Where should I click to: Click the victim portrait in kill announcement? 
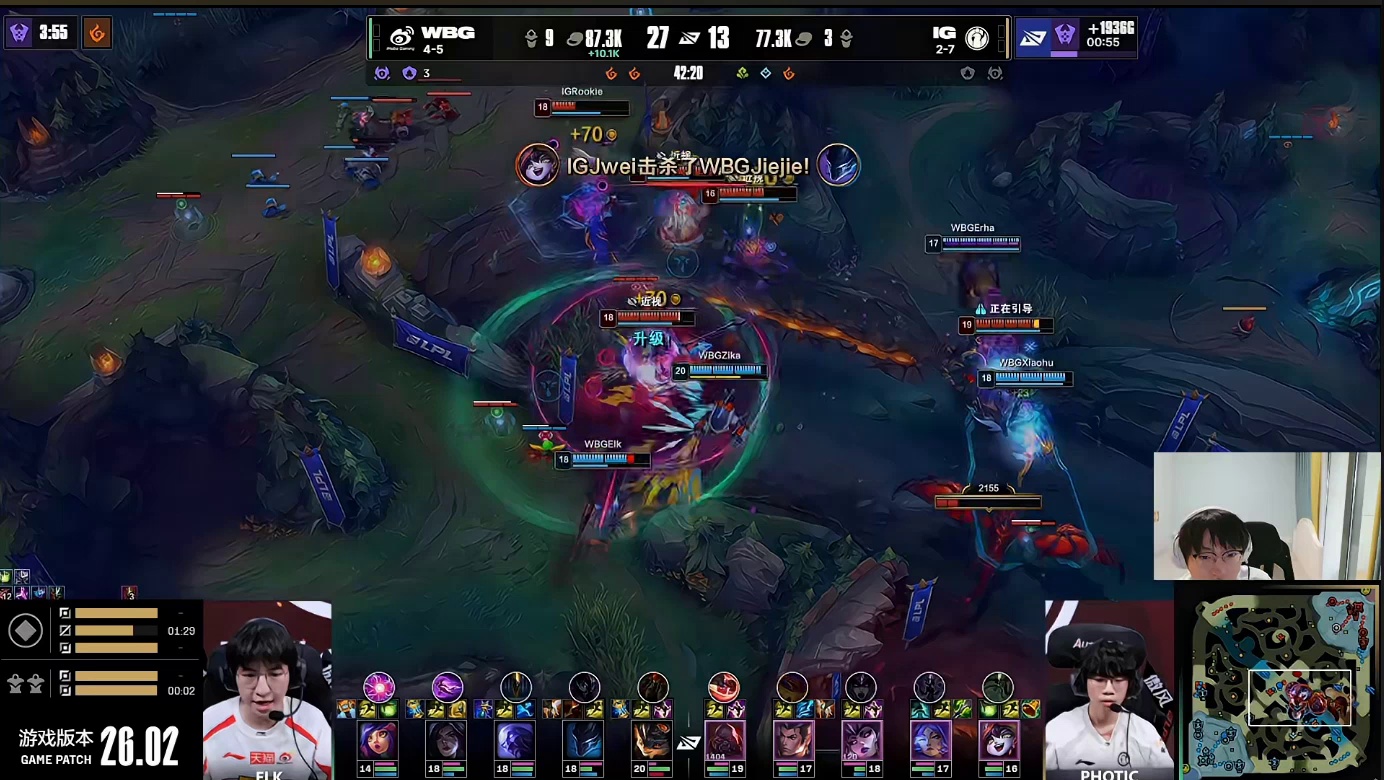[x=838, y=165]
